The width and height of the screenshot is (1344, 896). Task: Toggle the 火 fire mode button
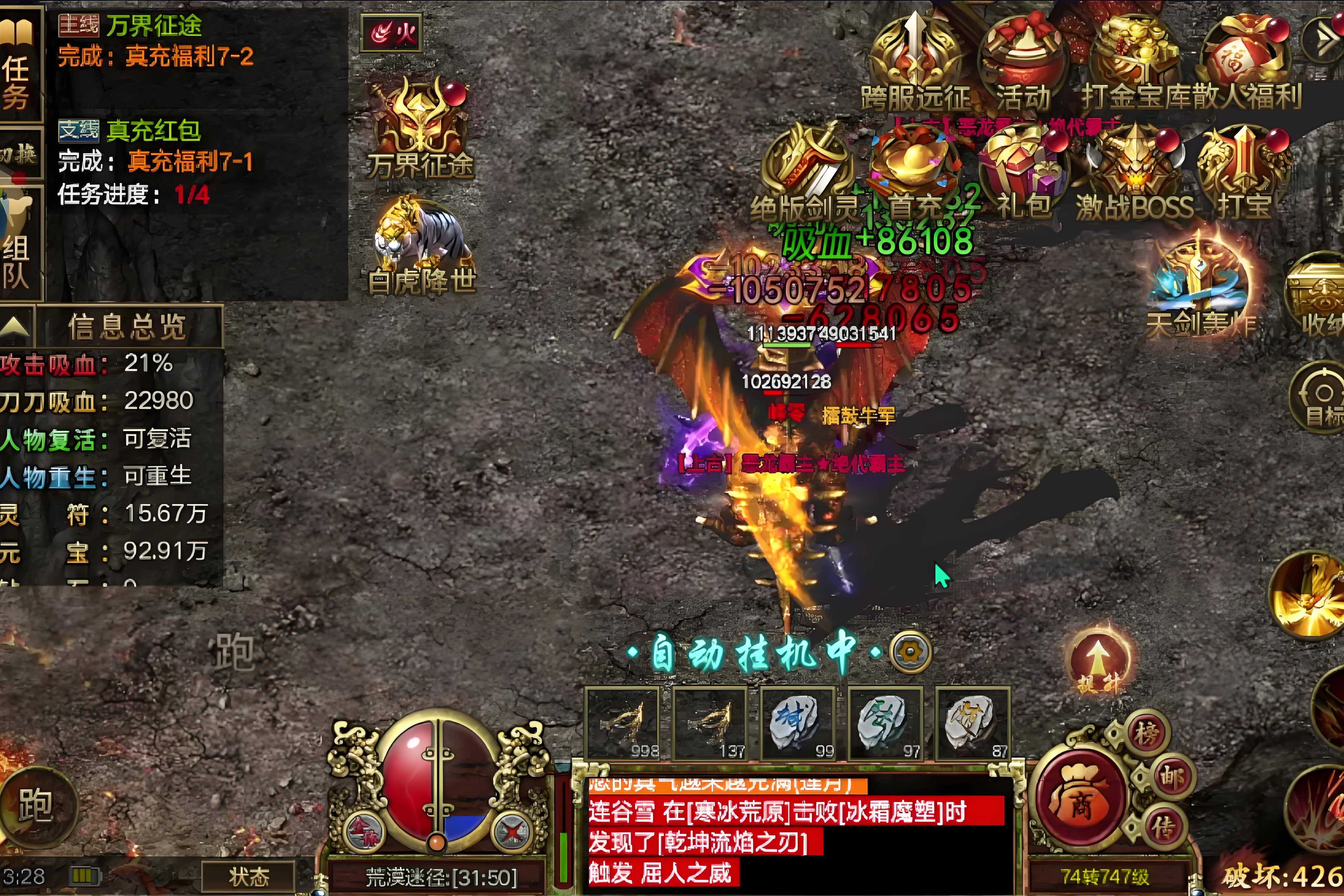pyautogui.click(x=392, y=33)
